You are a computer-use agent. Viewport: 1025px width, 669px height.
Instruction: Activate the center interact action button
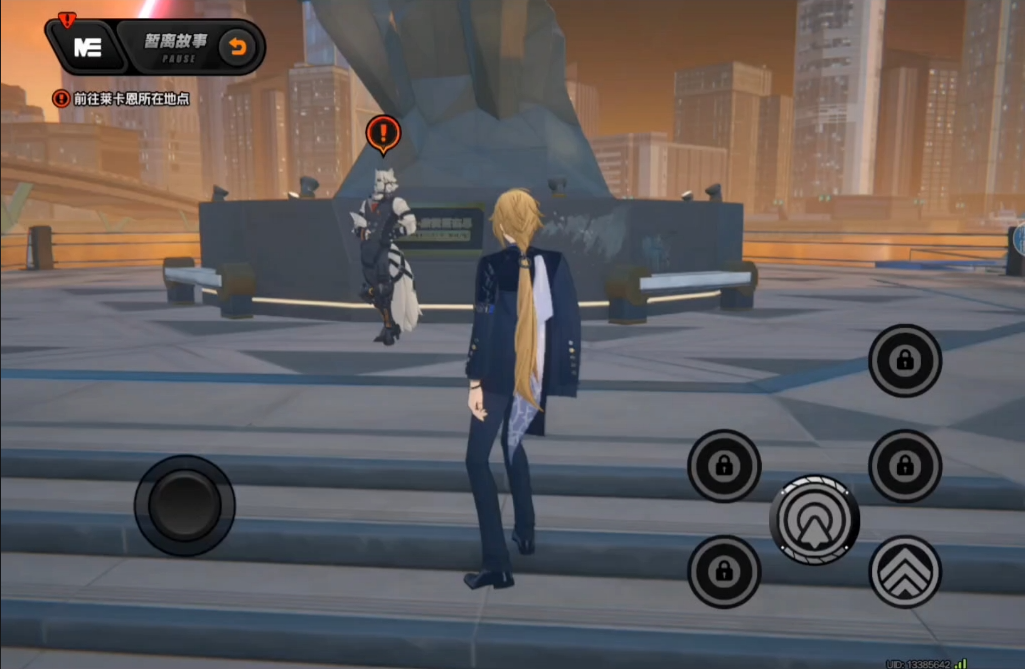point(814,519)
